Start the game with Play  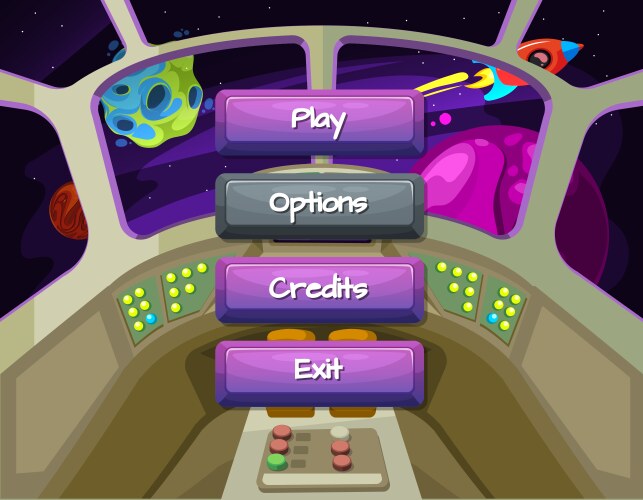pyautogui.click(x=319, y=121)
